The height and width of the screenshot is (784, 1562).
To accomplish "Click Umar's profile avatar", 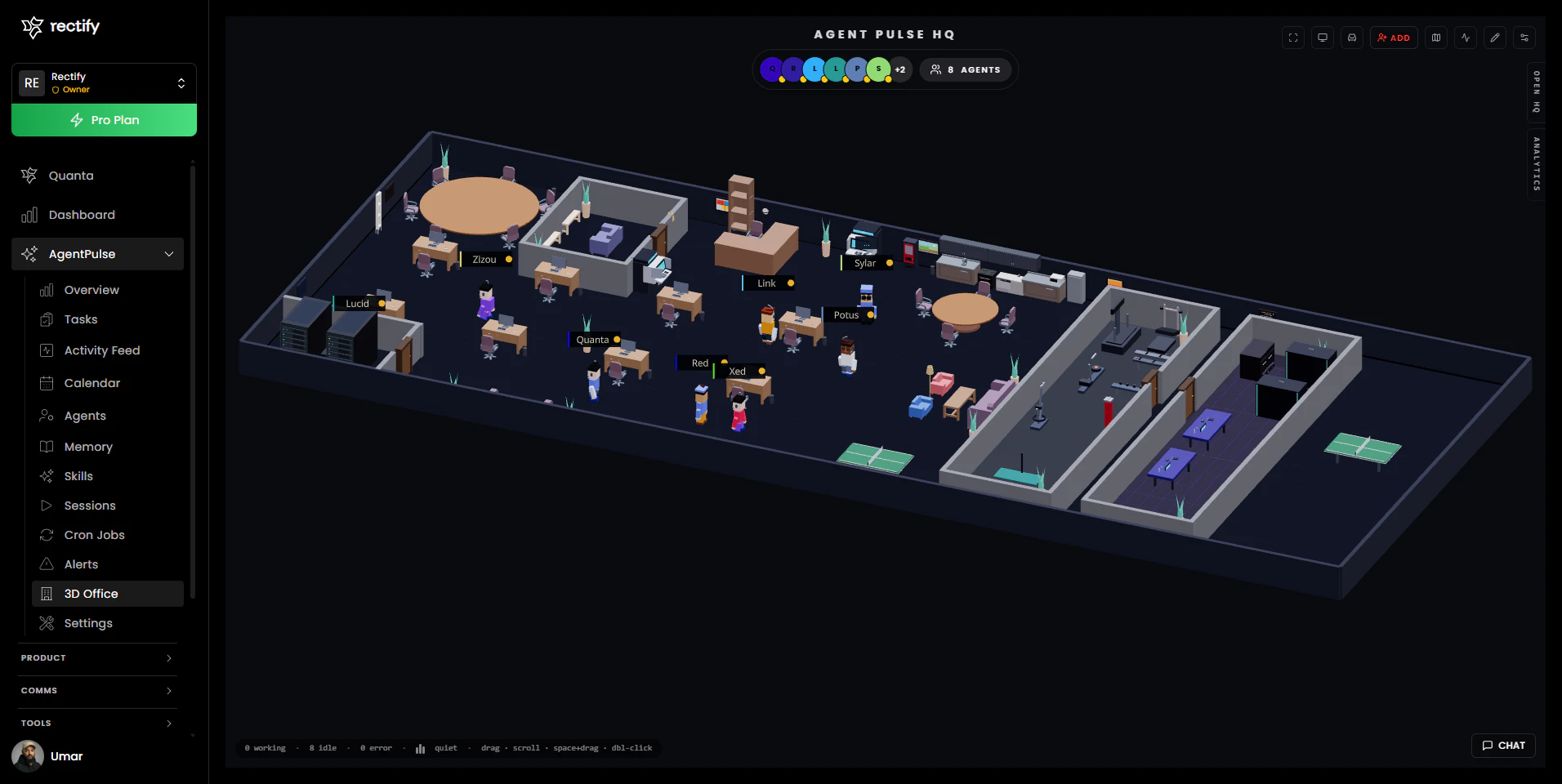I will click(27, 756).
